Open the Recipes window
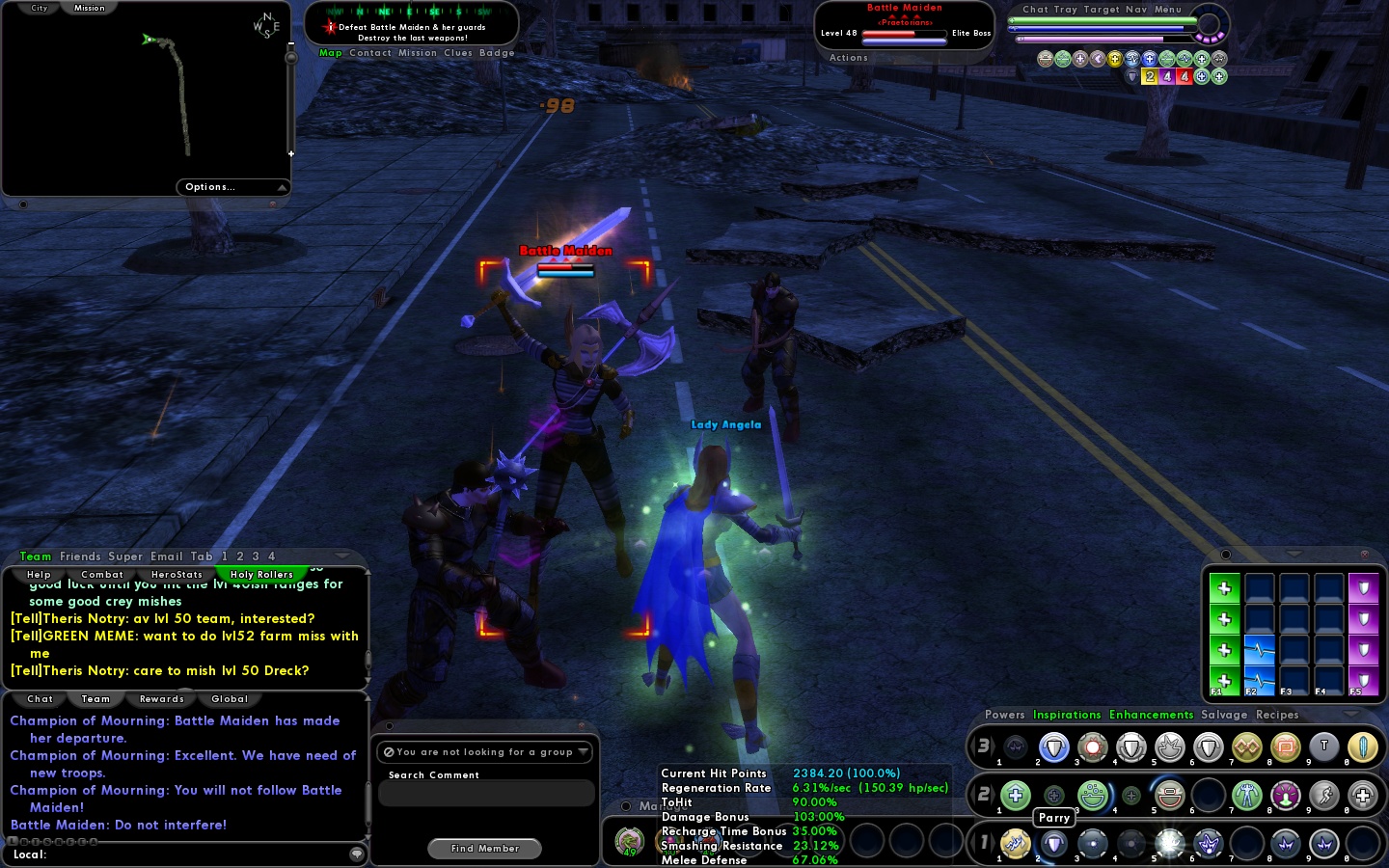This screenshot has width=1389, height=868. tap(1277, 715)
